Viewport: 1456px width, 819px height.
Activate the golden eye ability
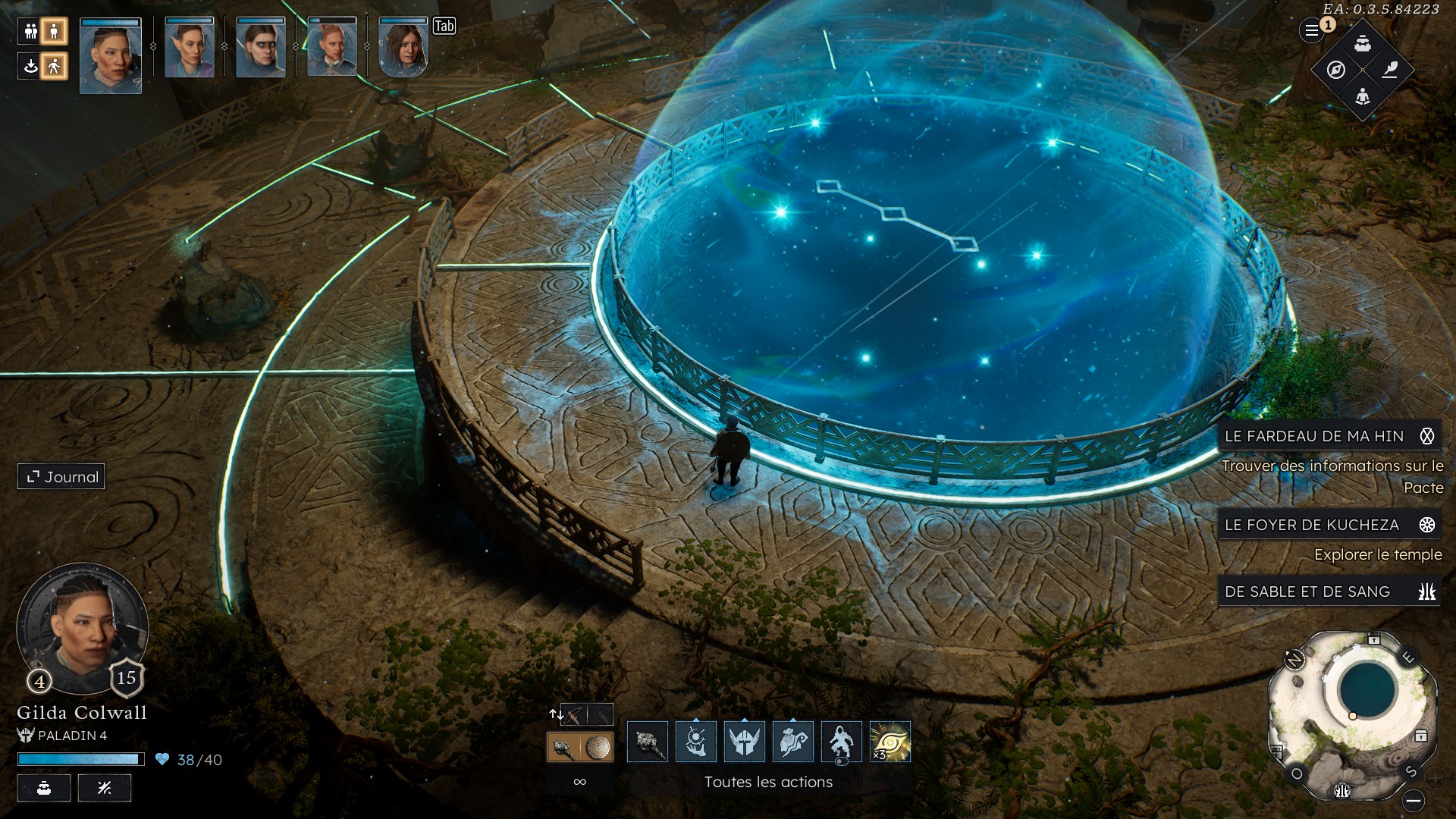[890, 742]
